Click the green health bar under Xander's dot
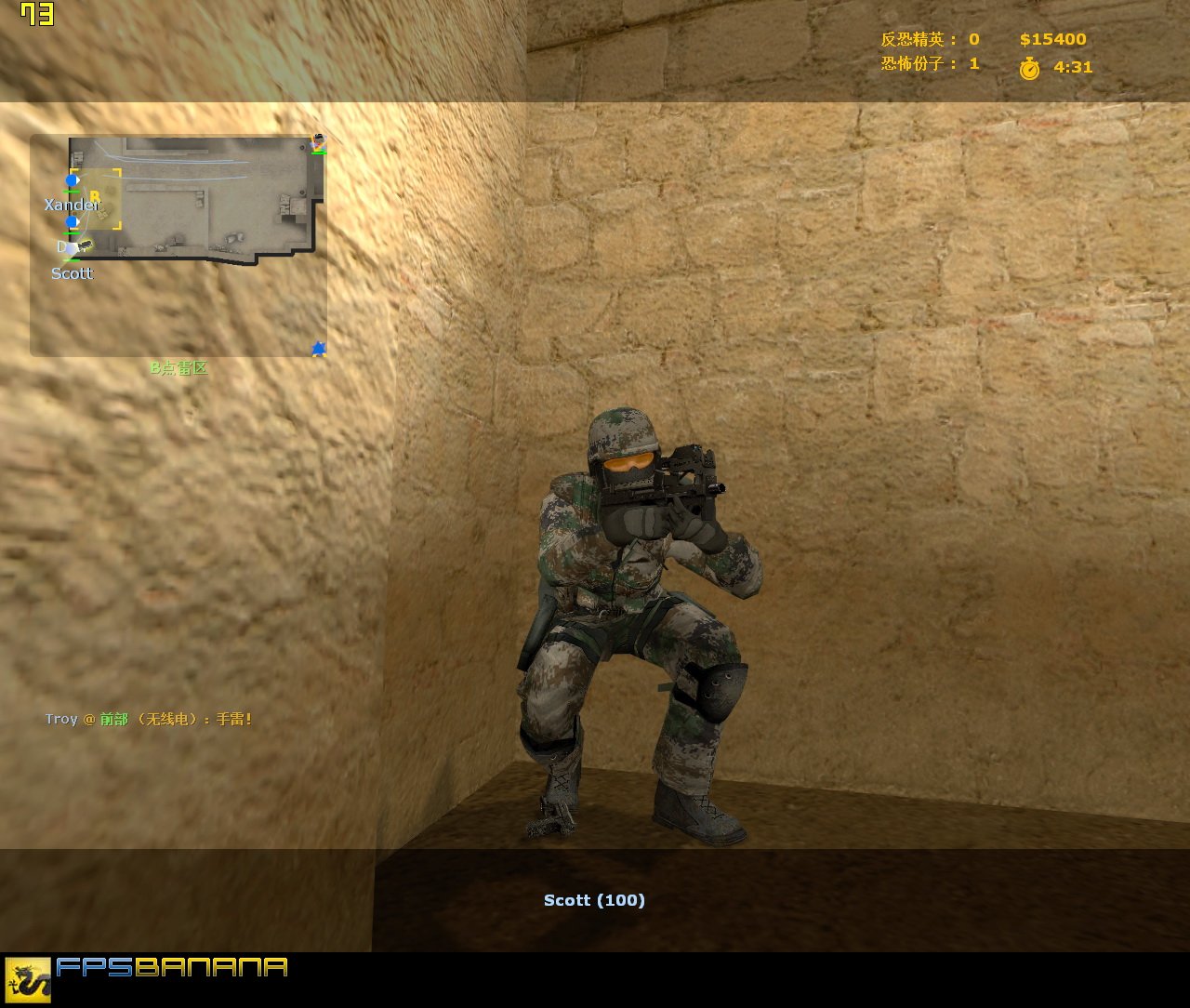This screenshot has width=1190, height=1008. coord(72,192)
